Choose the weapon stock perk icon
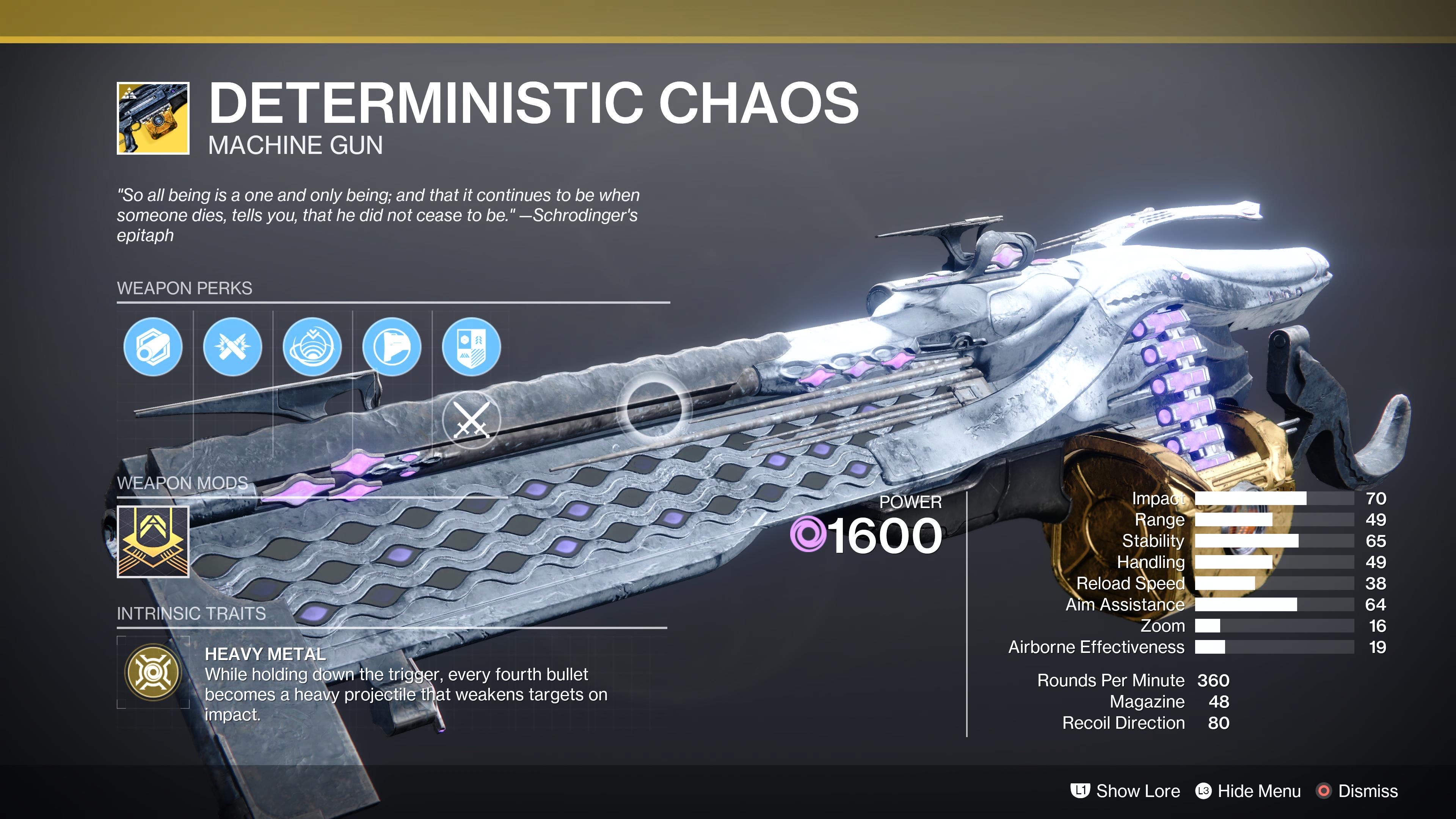 pos(392,347)
